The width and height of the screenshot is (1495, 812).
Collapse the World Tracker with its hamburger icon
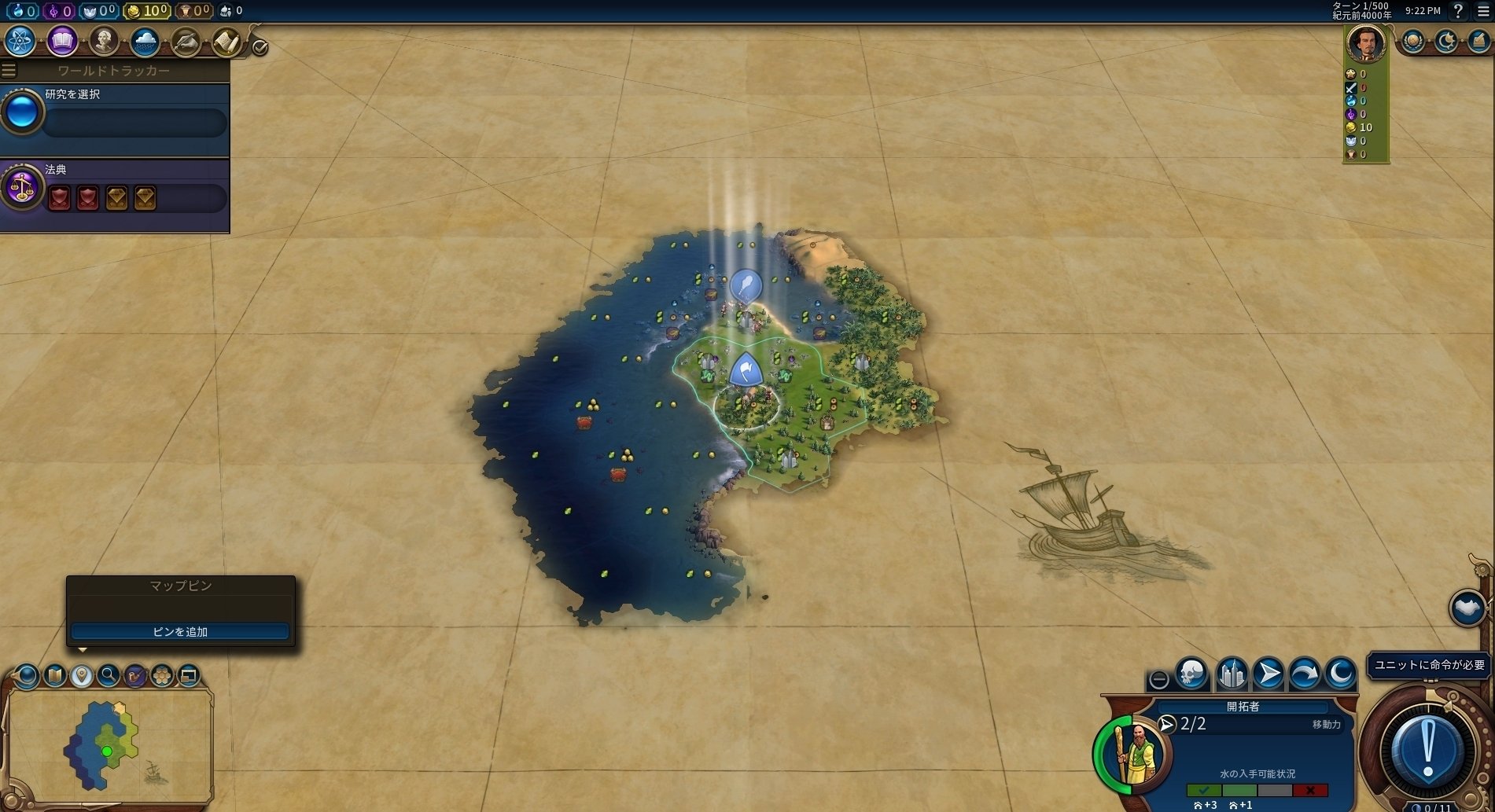click(x=9, y=69)
